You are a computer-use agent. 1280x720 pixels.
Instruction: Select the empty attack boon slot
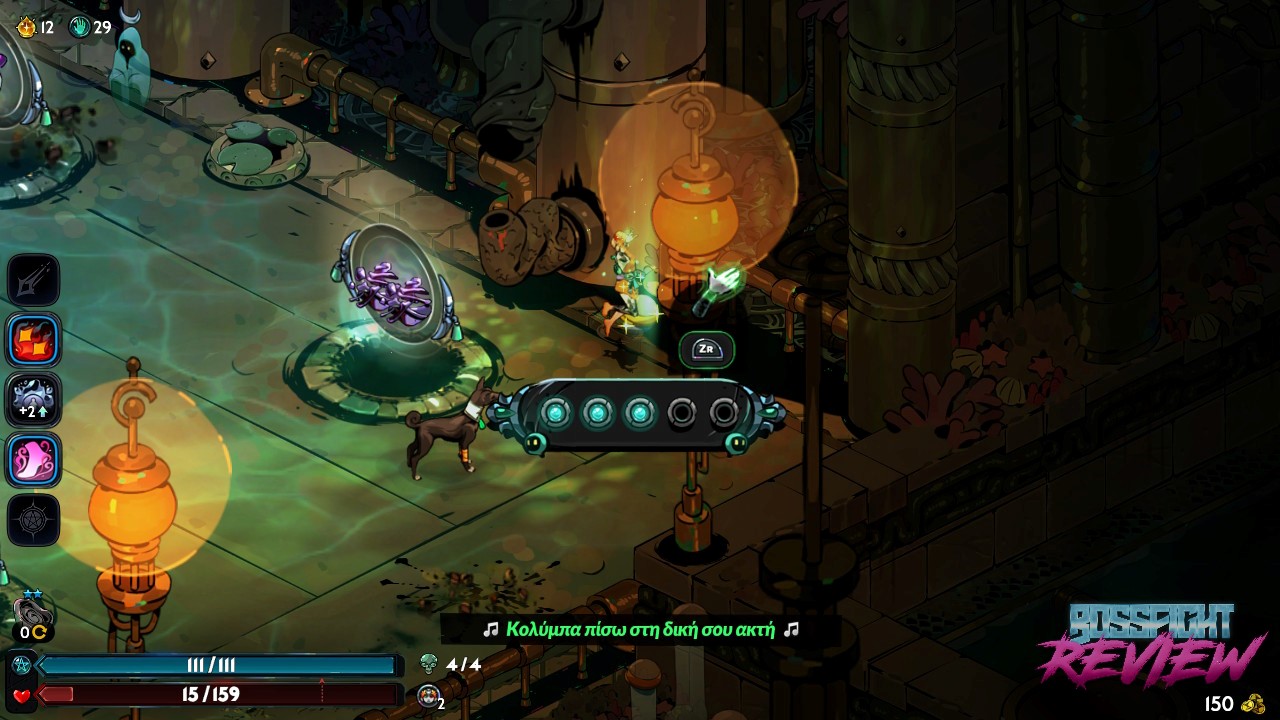click(34, 281)
